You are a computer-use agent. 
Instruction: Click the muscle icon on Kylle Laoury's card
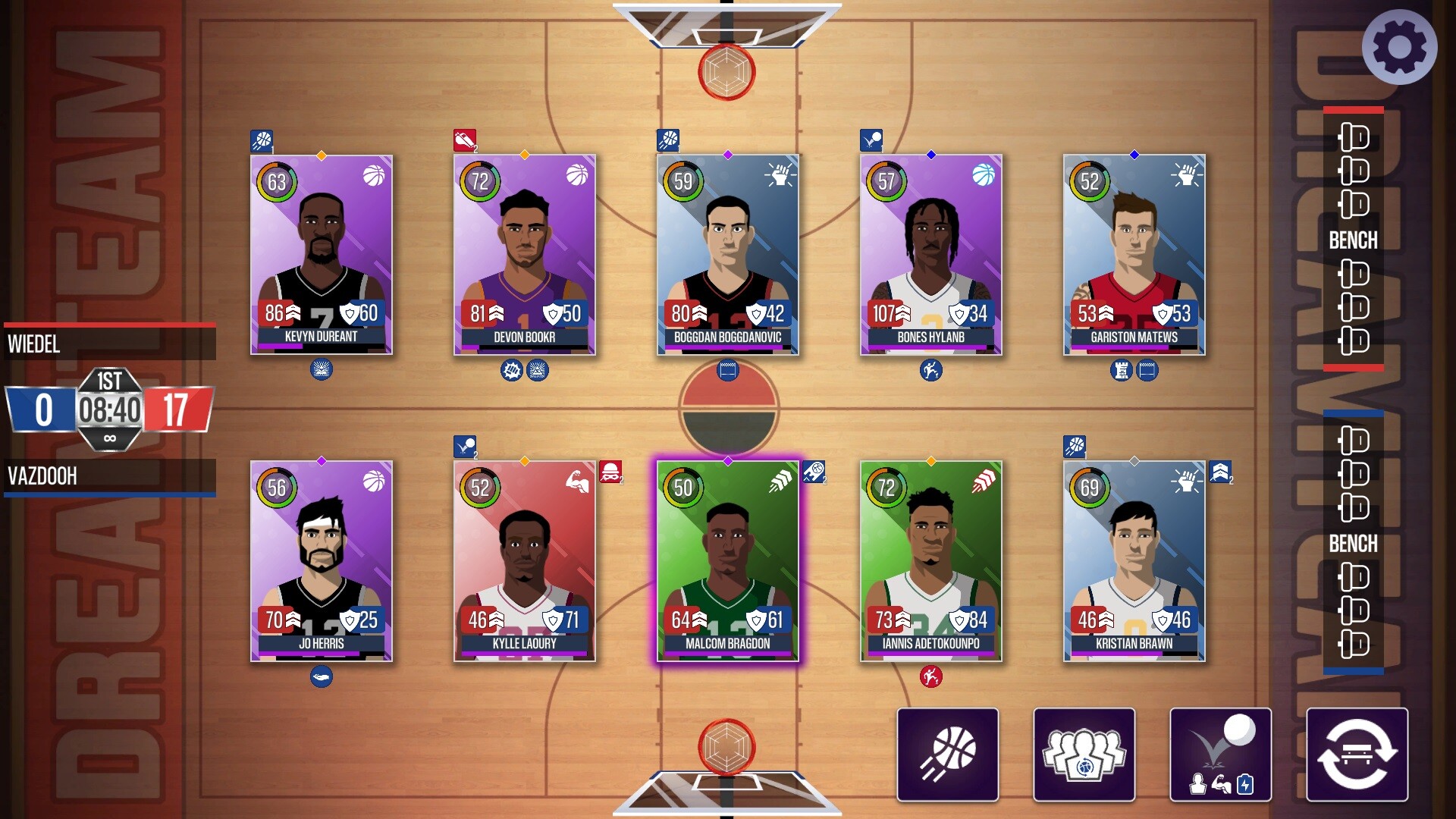pos(576,481)
